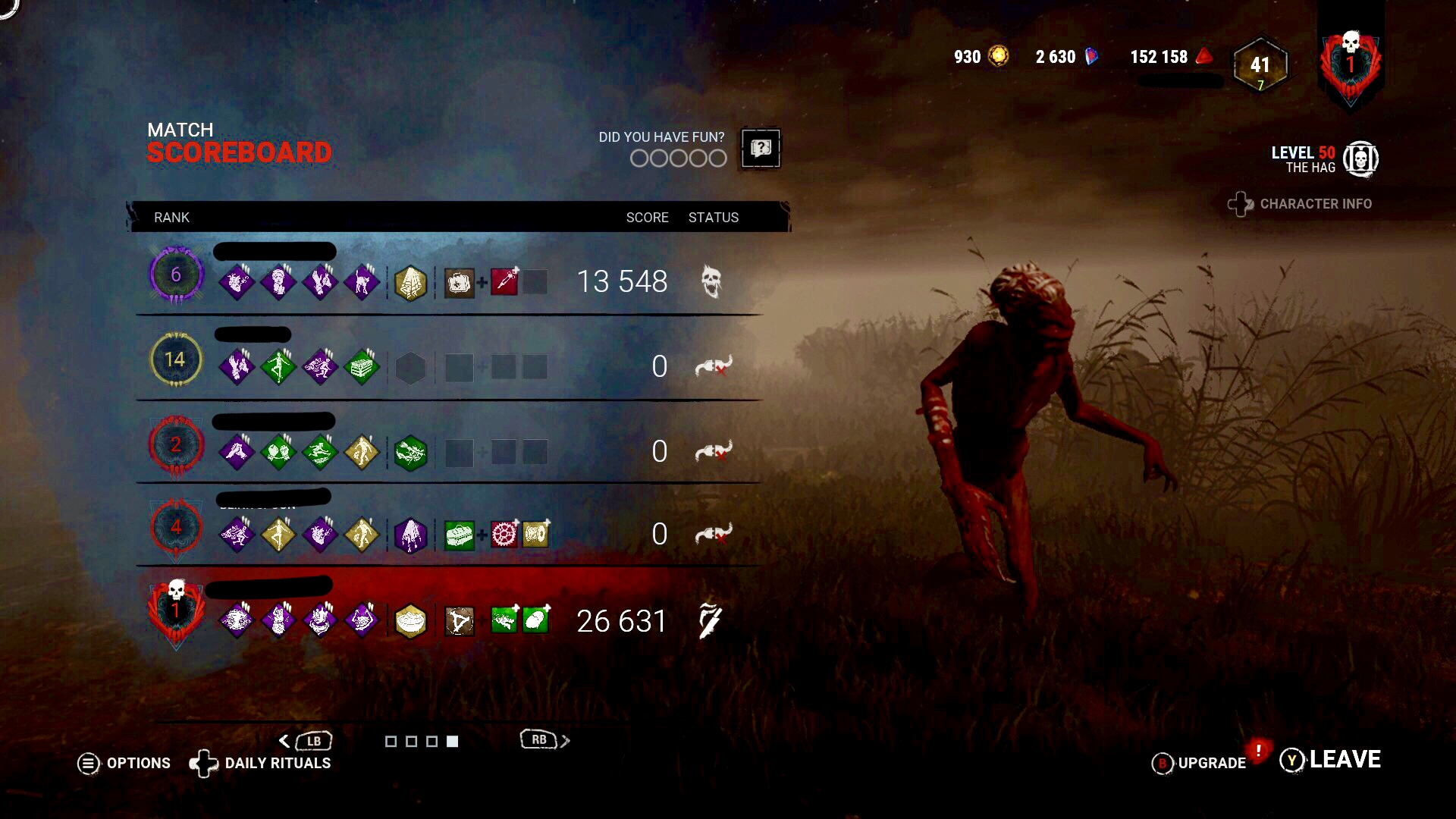Click the Leave button
Image resolution: width=1456 pixels, height=819 pixels.
pyautogui.click(x=1345, y=758)
